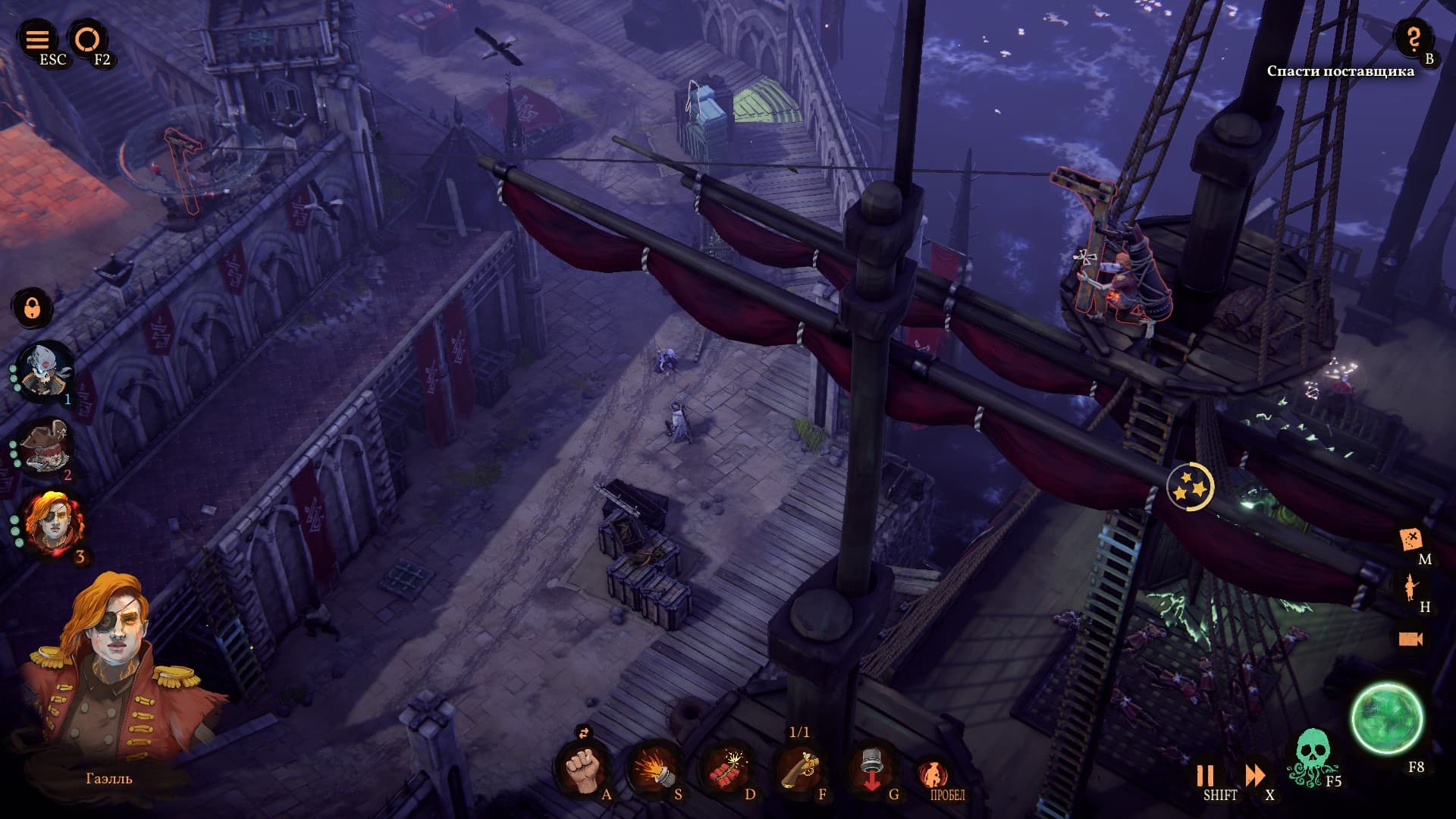The width and height of the screenshot is (1456, 819).
Task: Click the glowing crouching figure icon
Action: [934, 773]
